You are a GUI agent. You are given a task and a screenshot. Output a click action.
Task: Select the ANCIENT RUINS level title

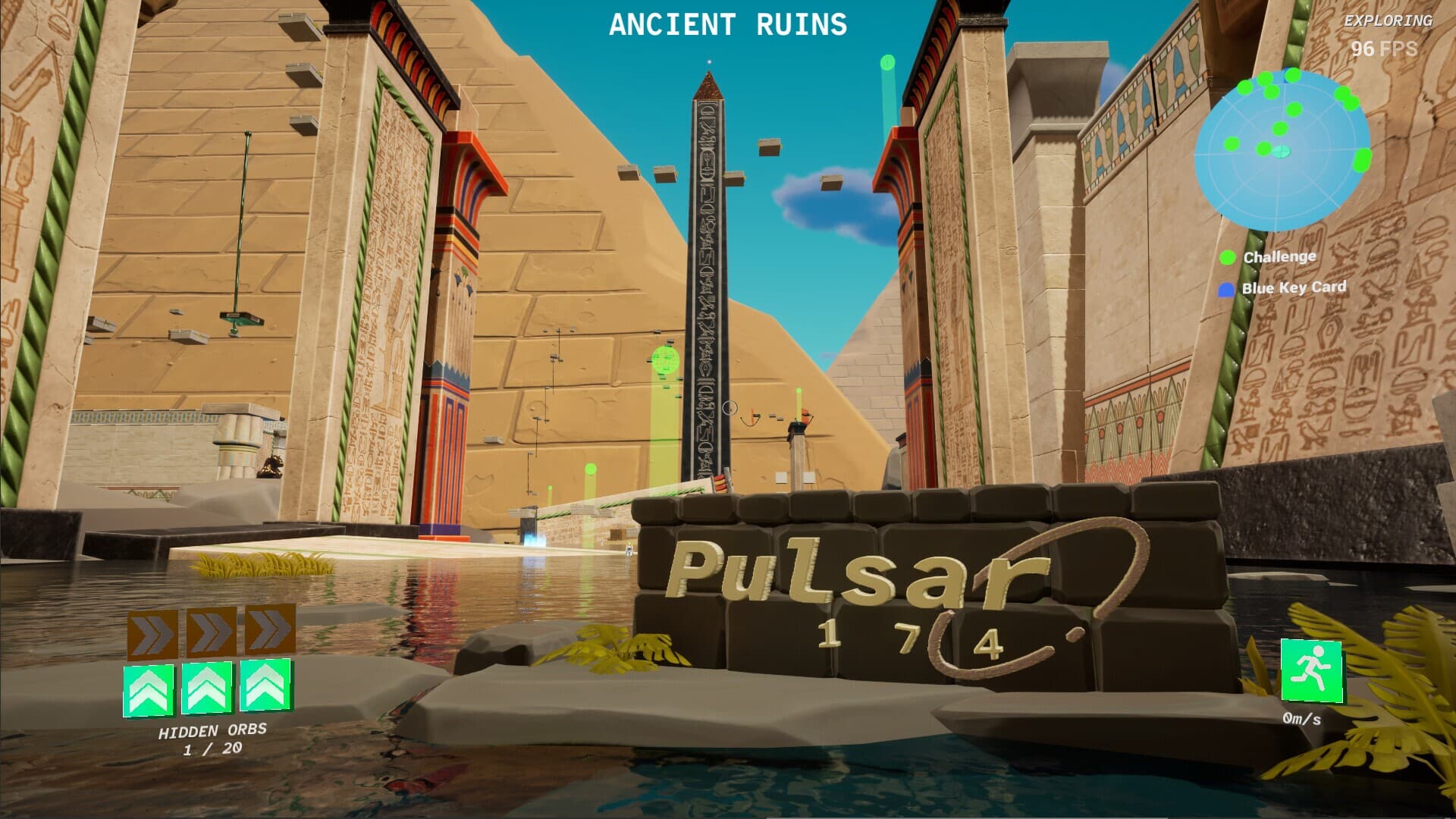coord(726,24)
